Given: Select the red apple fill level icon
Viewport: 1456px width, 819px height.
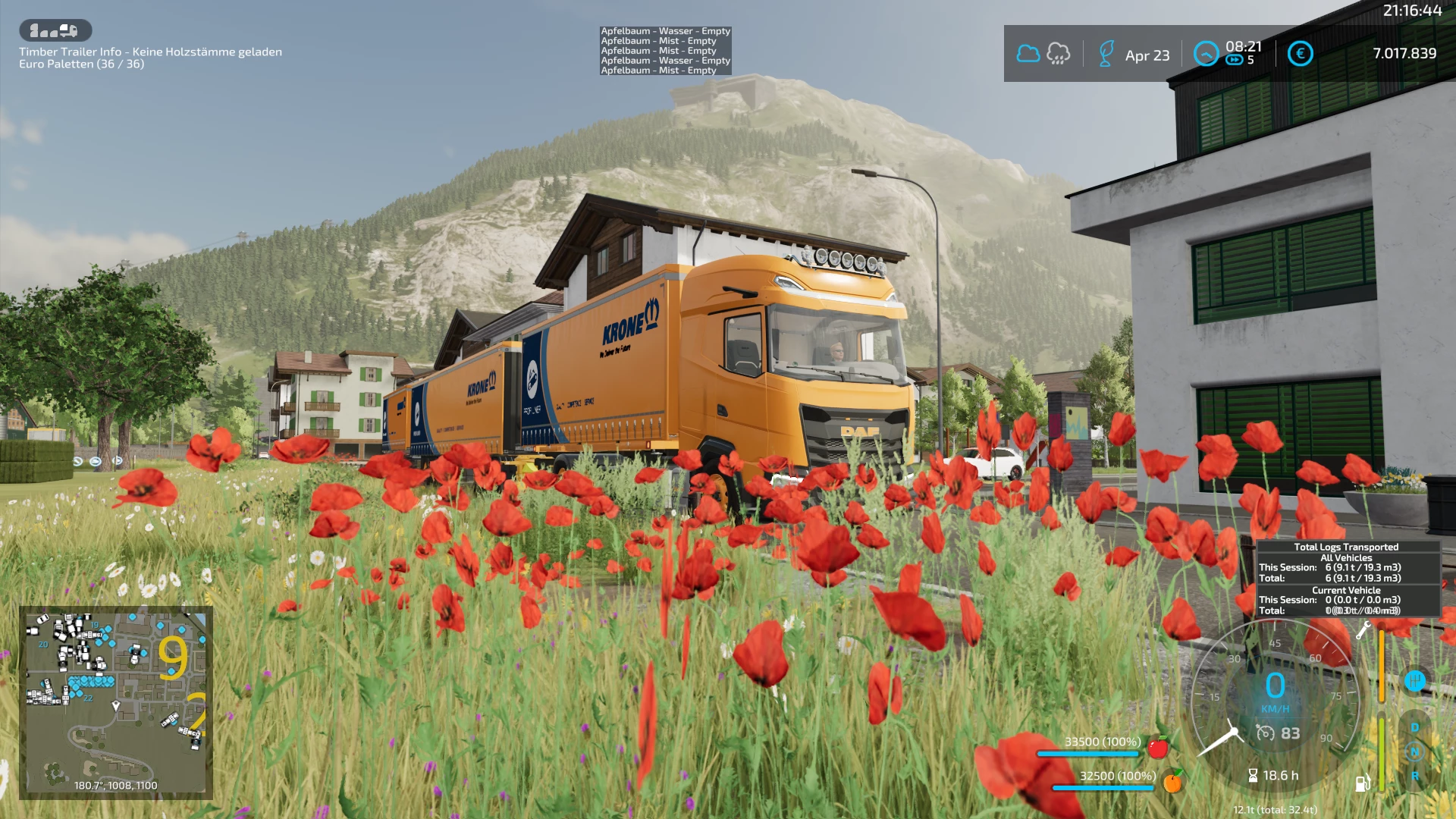Looking at the screenshot, I should click(x=1158, y=748).
